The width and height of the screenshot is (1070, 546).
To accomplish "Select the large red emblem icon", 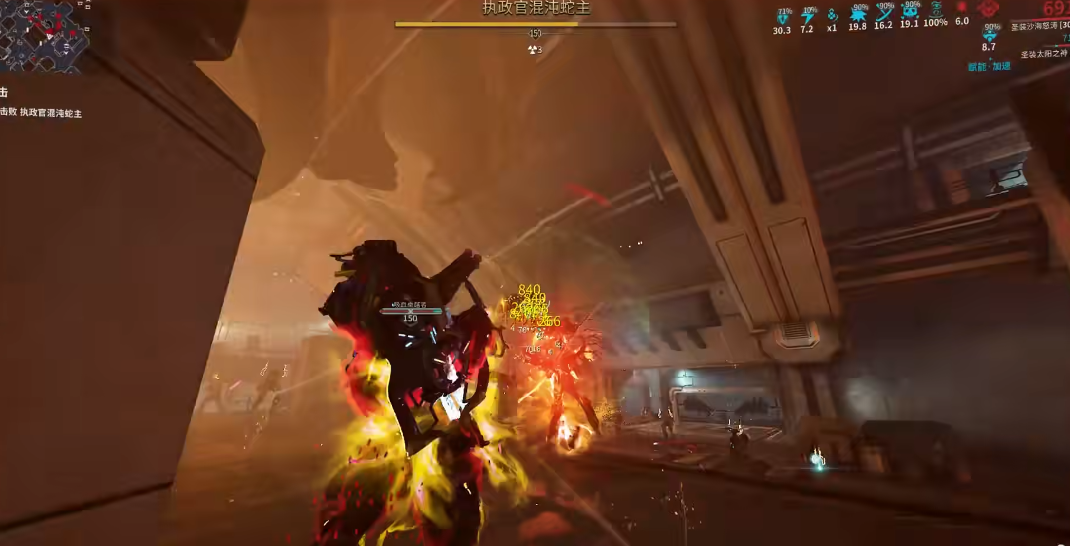I will (x=989, y=10).
